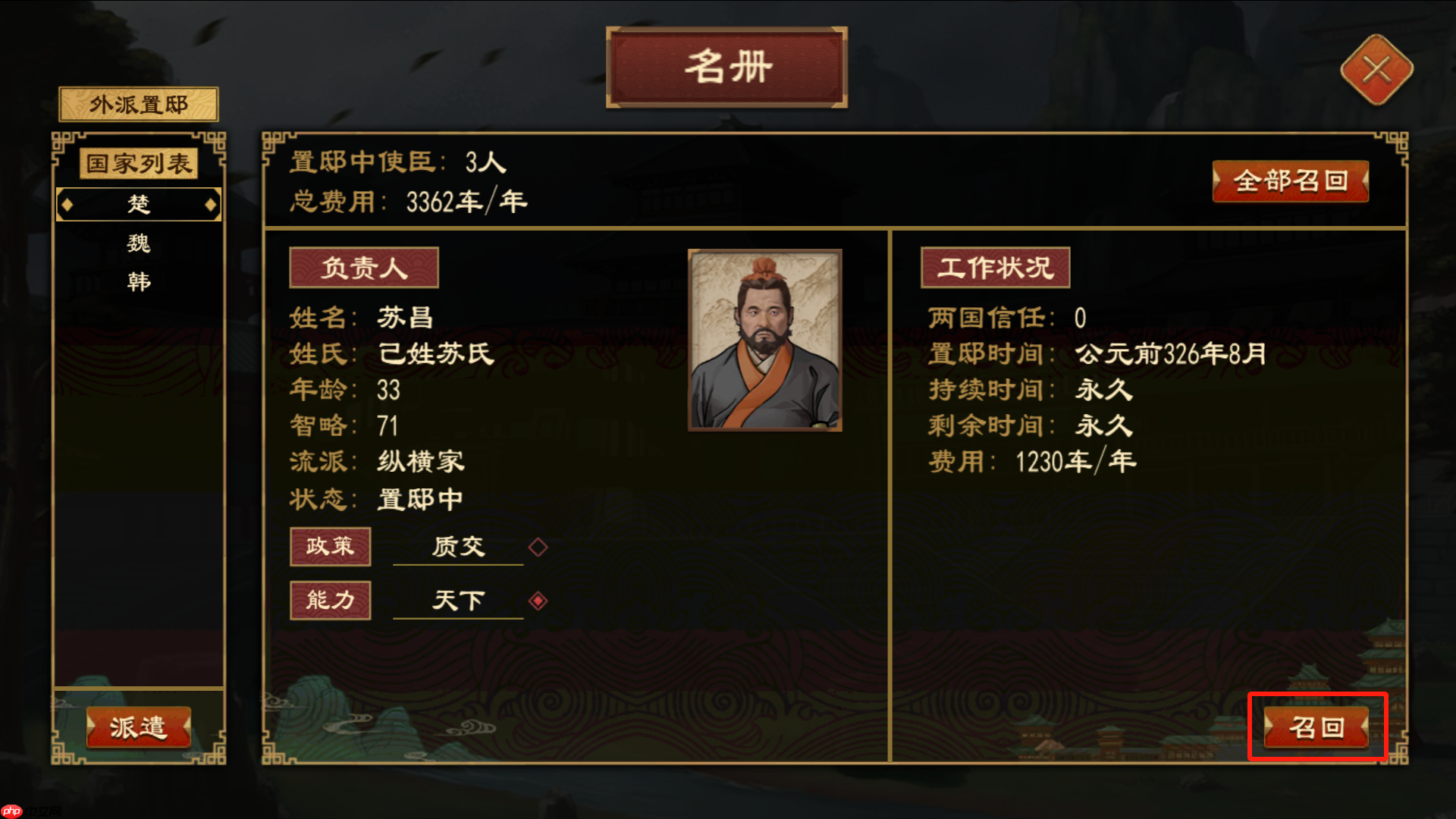Click the left diamond arrow beside 楚

click(x=68, y=204)
